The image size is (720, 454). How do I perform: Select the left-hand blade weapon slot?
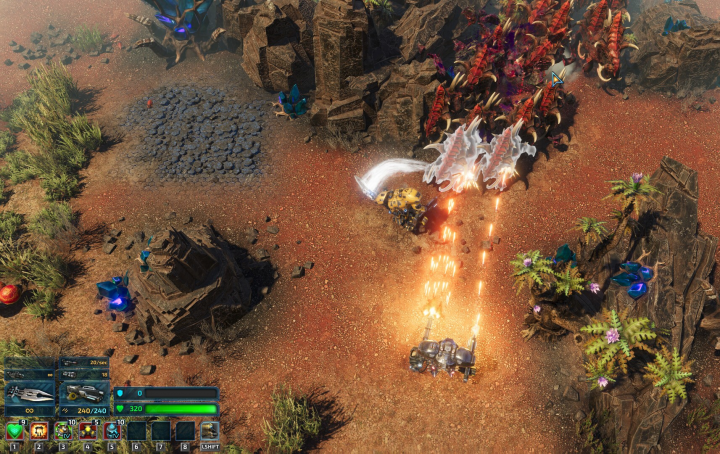point(30,394)
